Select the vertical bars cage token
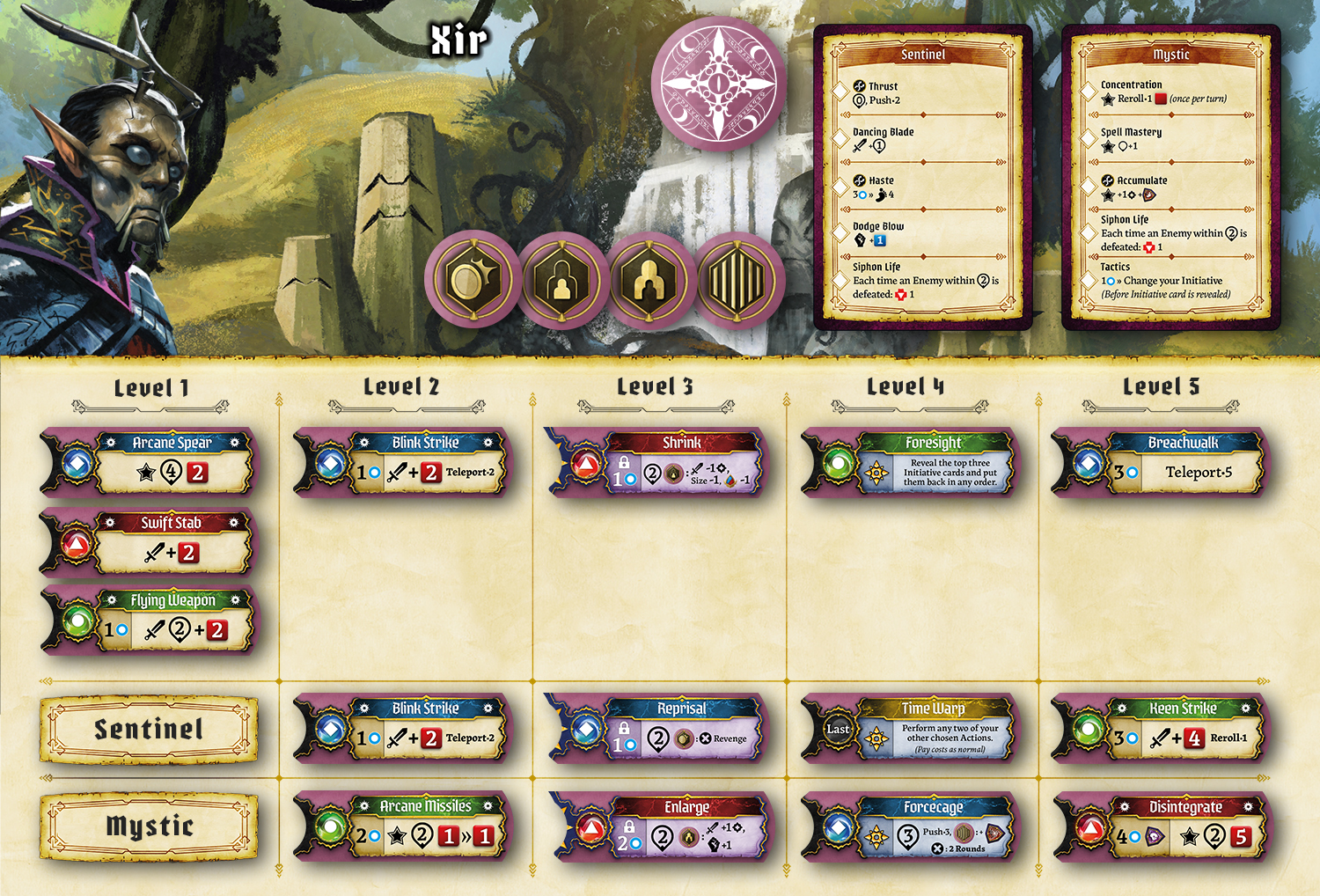The height and width of the screenshot is (896, 1320). pos(740,282)
